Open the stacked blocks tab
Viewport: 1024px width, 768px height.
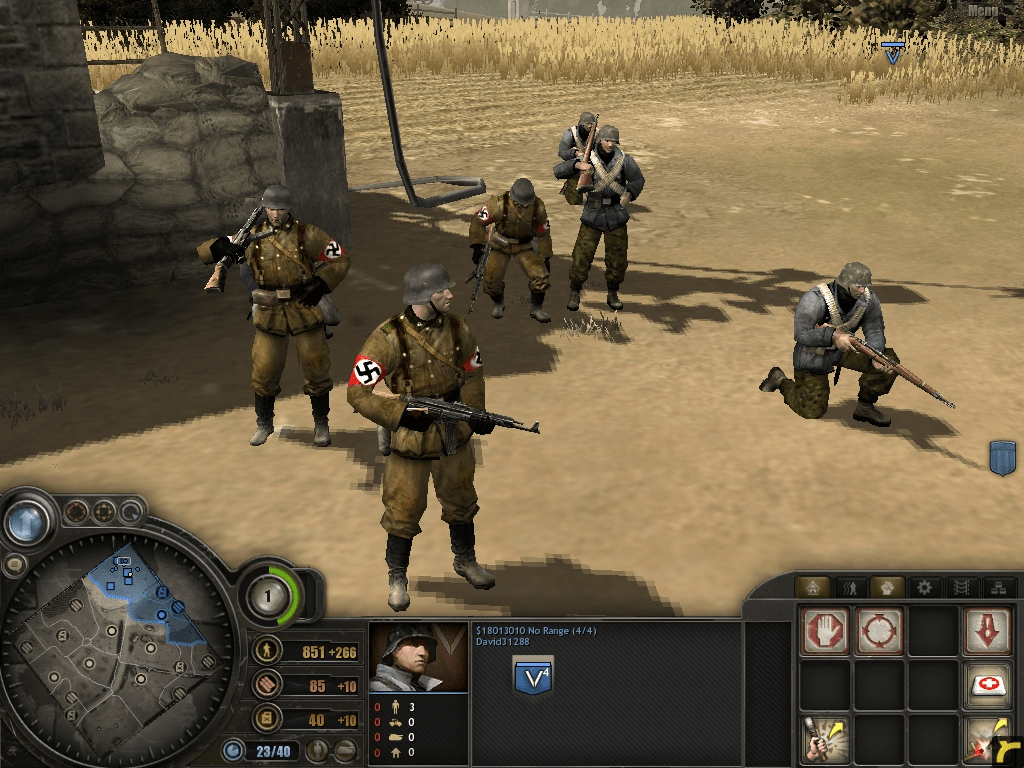click(x=997, y=587)
